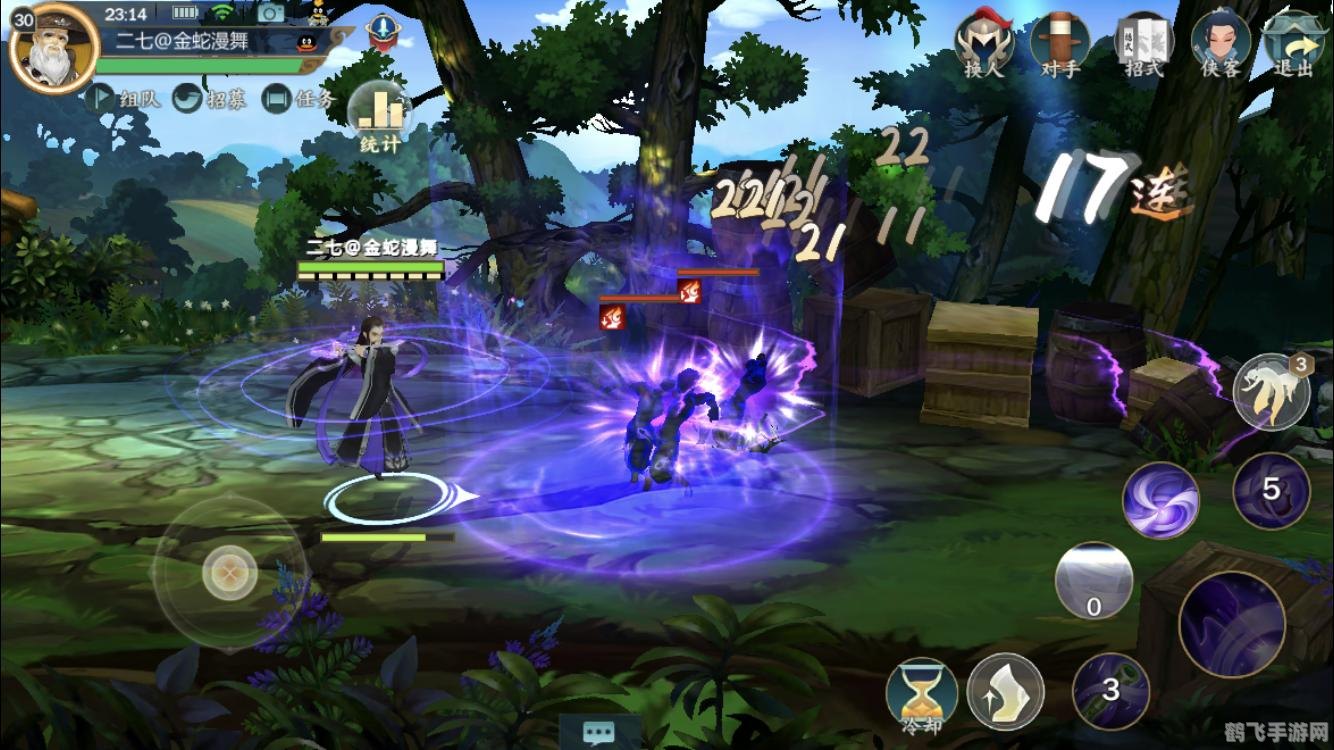Viewport: 1334px width, 750px height.
Task: Open the 组队 team button
Action: 125,99
